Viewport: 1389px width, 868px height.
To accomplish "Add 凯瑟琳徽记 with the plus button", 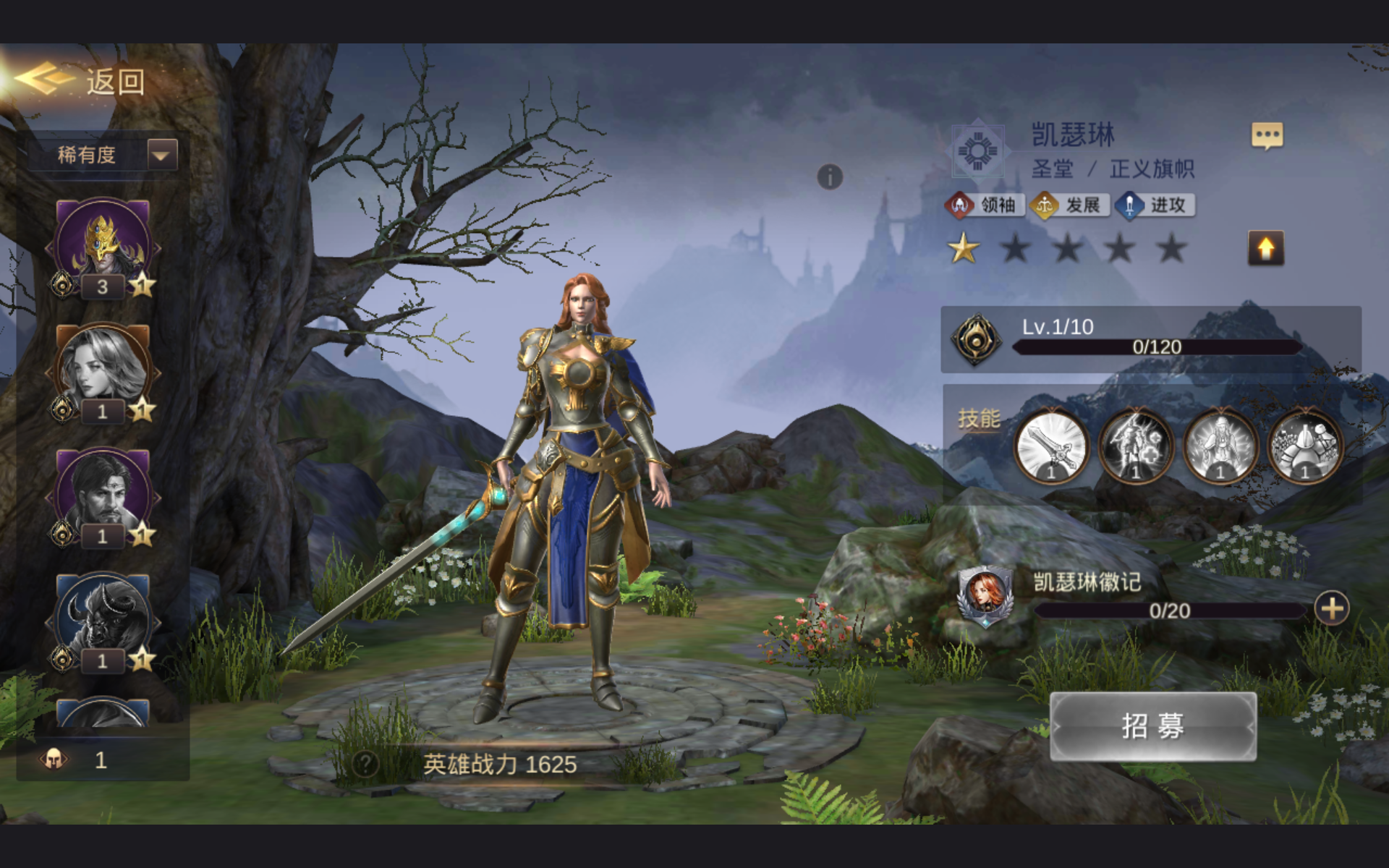I will tap(1332, 608).
